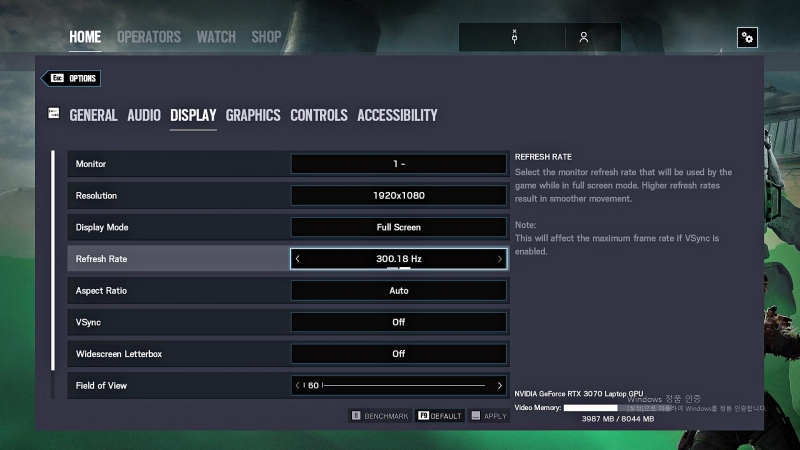Run the Benchmark

point(380,415)
